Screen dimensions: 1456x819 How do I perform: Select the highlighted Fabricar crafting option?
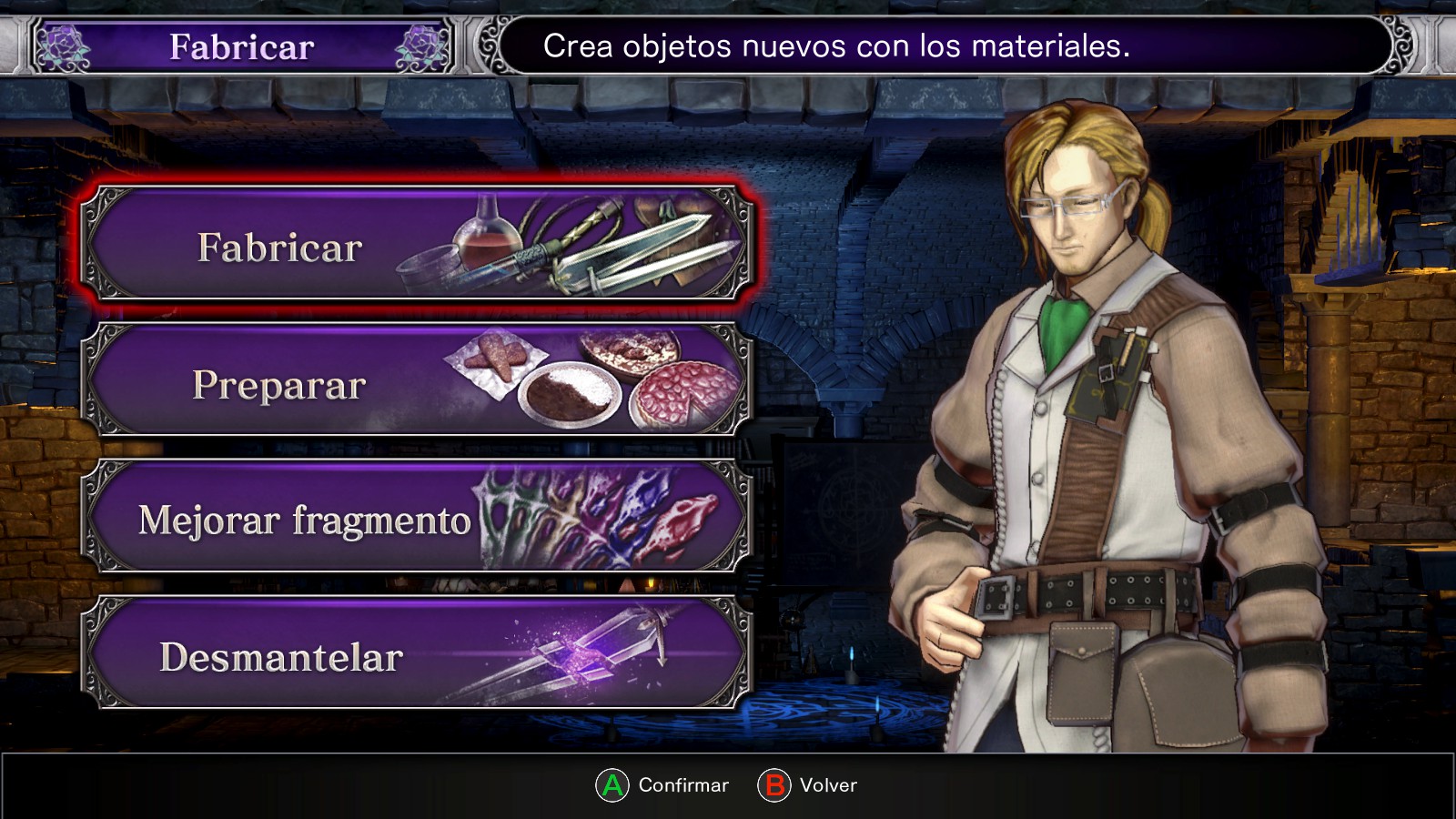417,246
